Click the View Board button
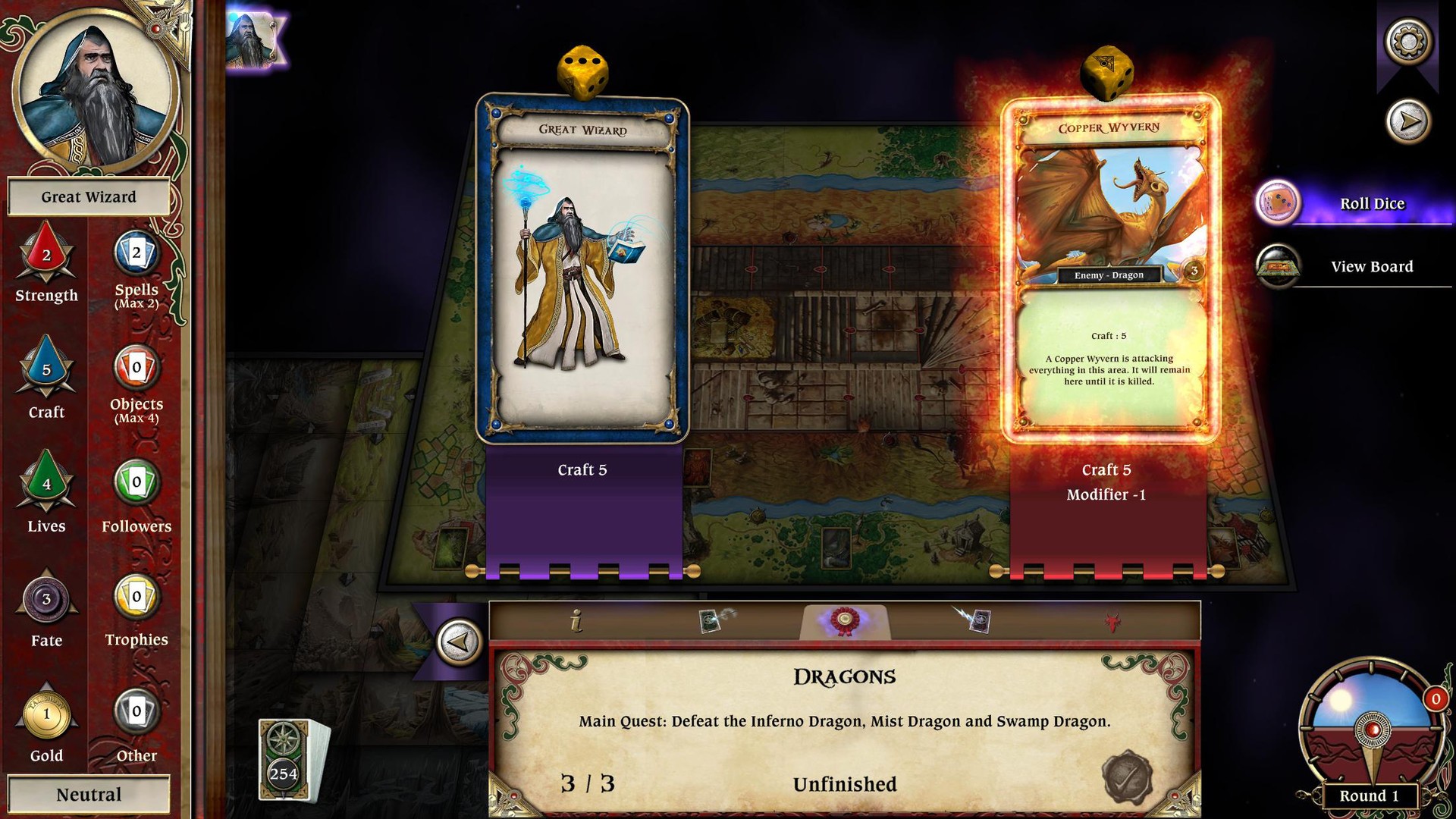The height and width of the screenshot is (819, 1456). [1371, 266]
